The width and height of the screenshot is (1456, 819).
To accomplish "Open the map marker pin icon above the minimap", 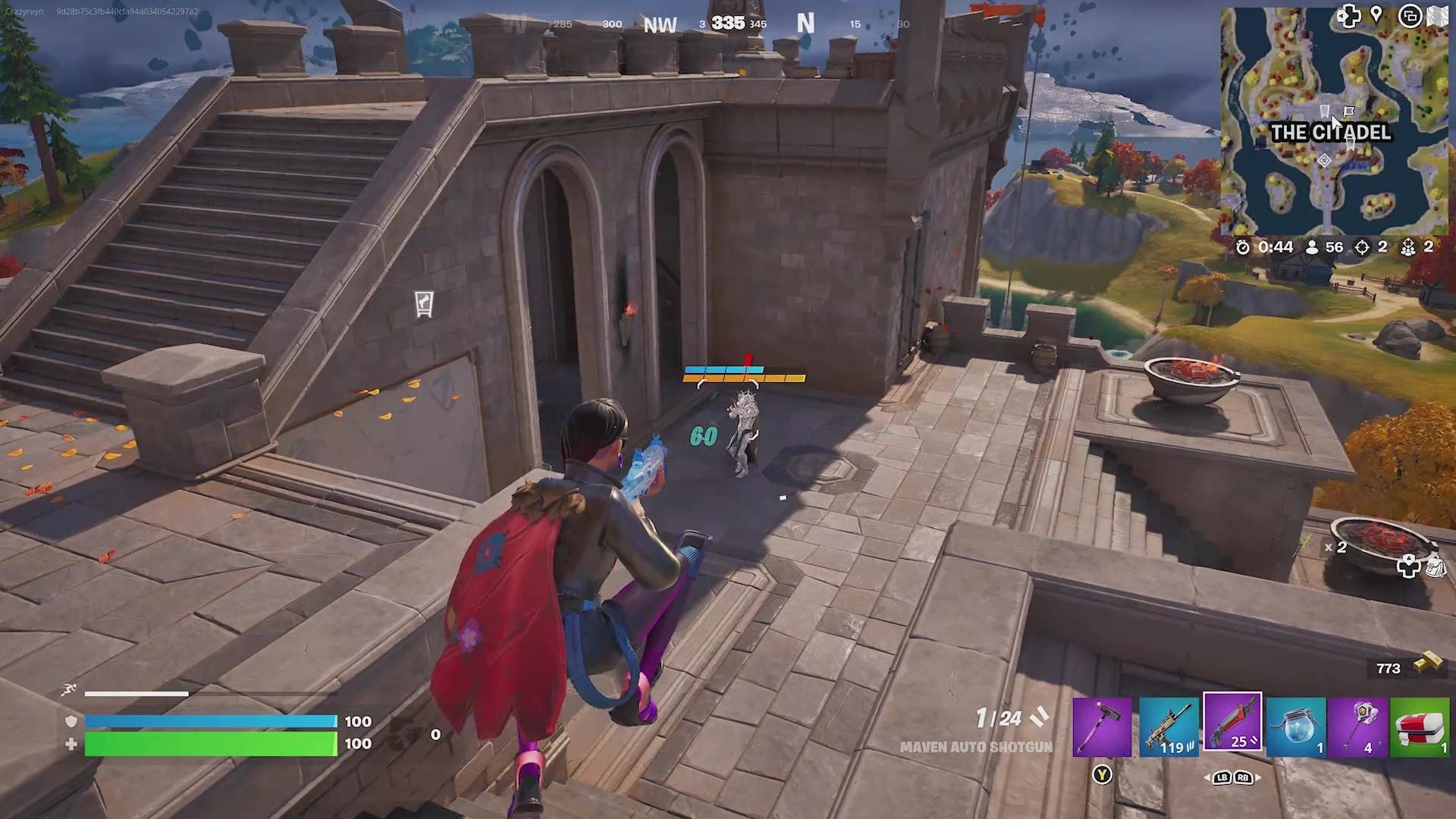I will click(x=1377, y=13).
